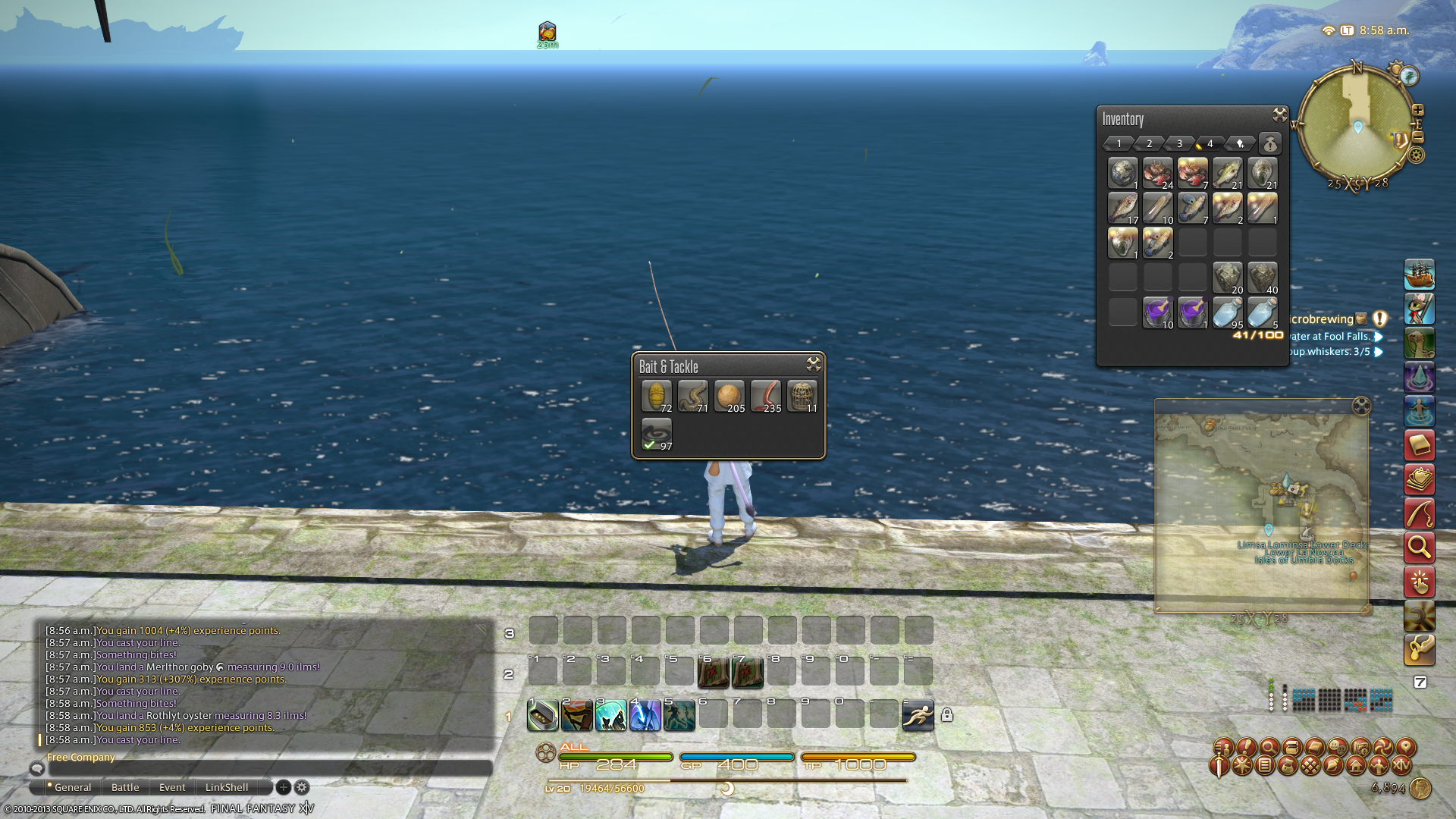
Task: Click the ship icon in the side bar
Action: click(x=1419, y=274)
